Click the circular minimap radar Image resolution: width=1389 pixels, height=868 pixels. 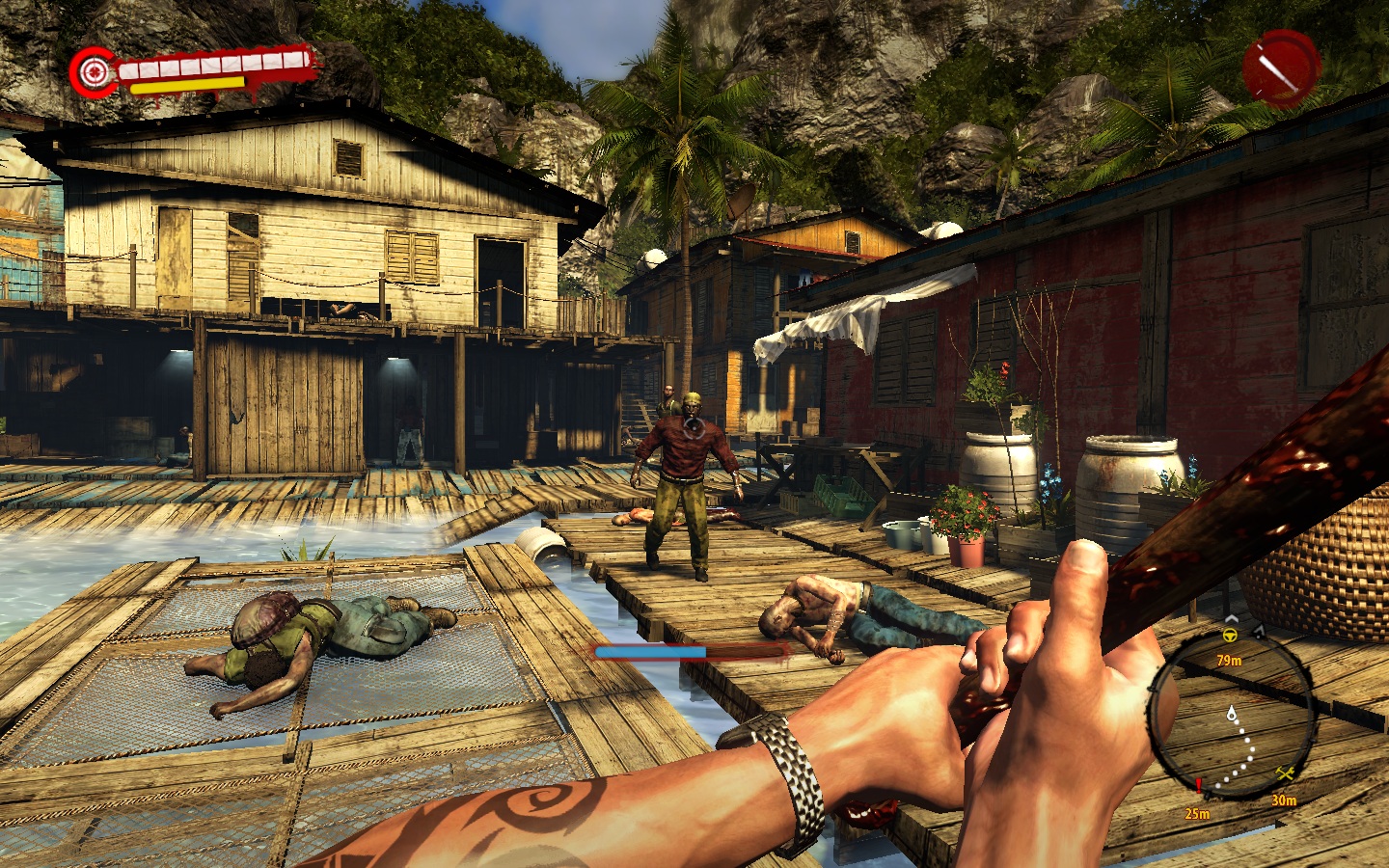click(x=1232, y=715)
